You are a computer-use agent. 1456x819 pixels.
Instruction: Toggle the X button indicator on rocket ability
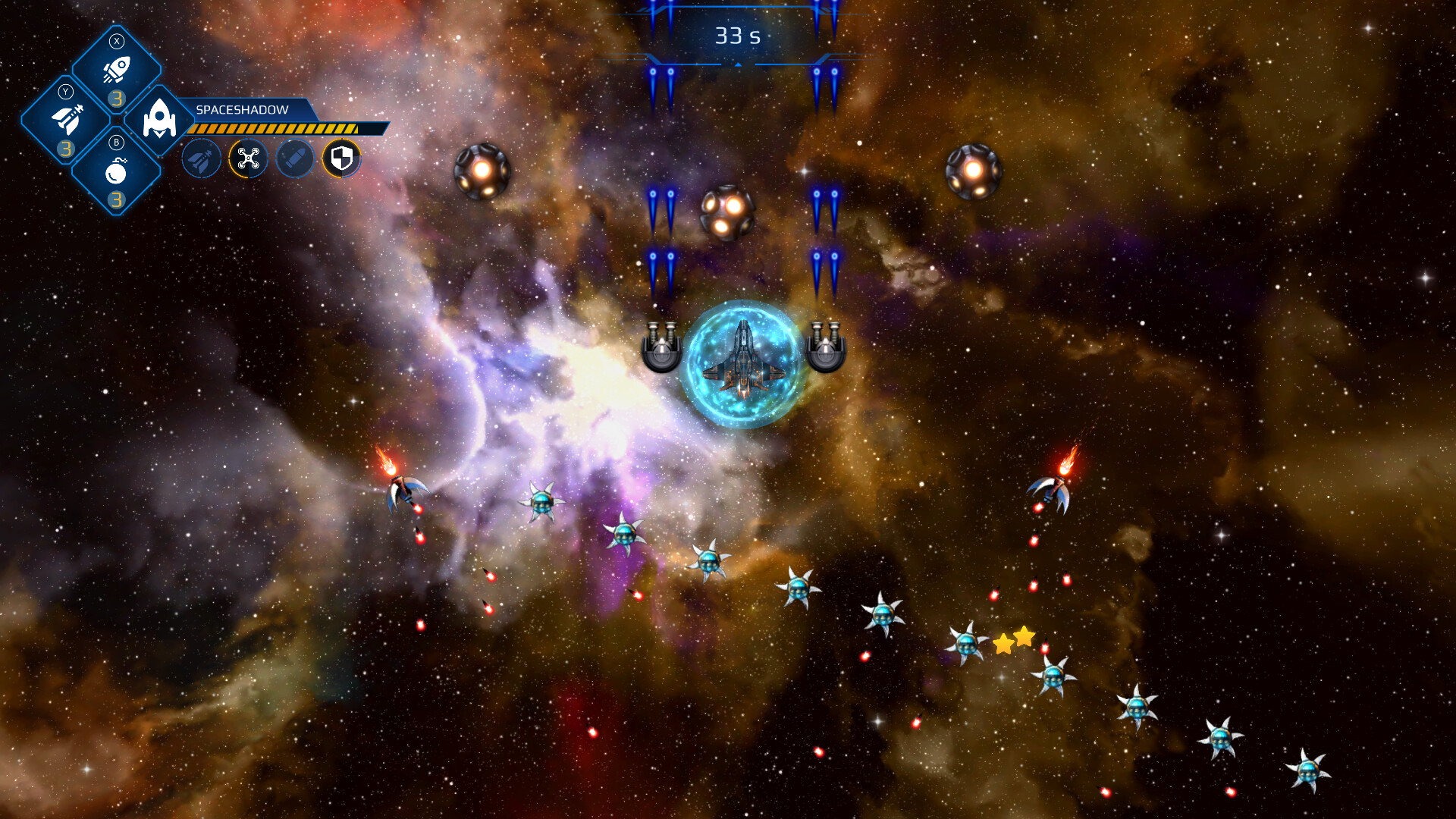[117, 40]
